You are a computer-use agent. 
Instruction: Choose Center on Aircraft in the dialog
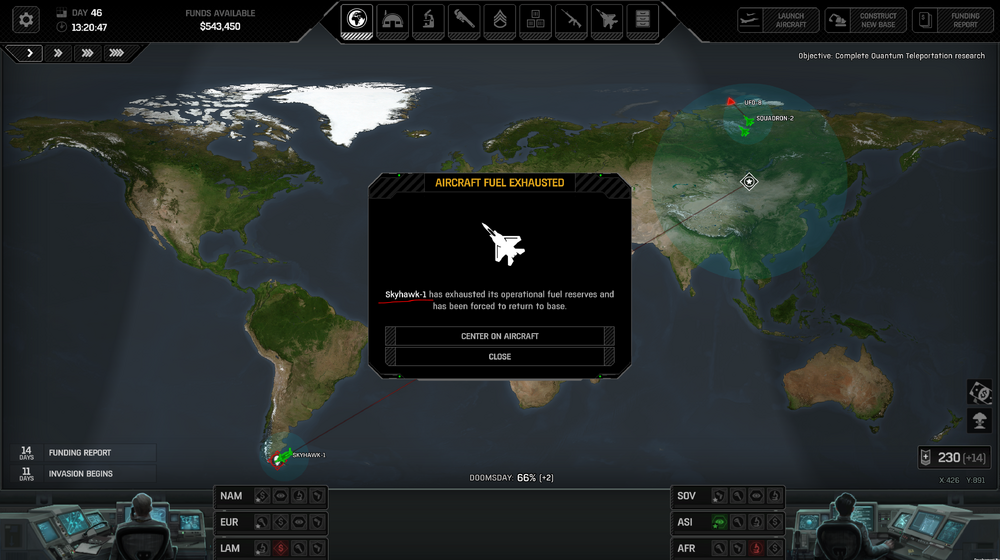500,336
